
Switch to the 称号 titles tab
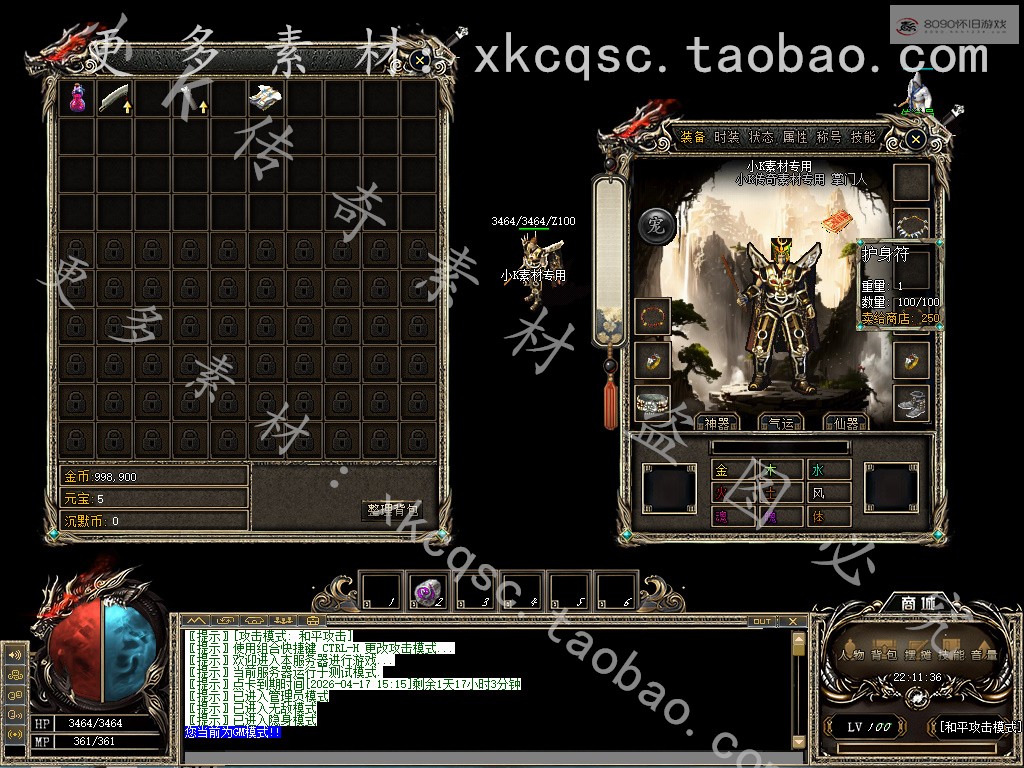(x=829, y=138)
